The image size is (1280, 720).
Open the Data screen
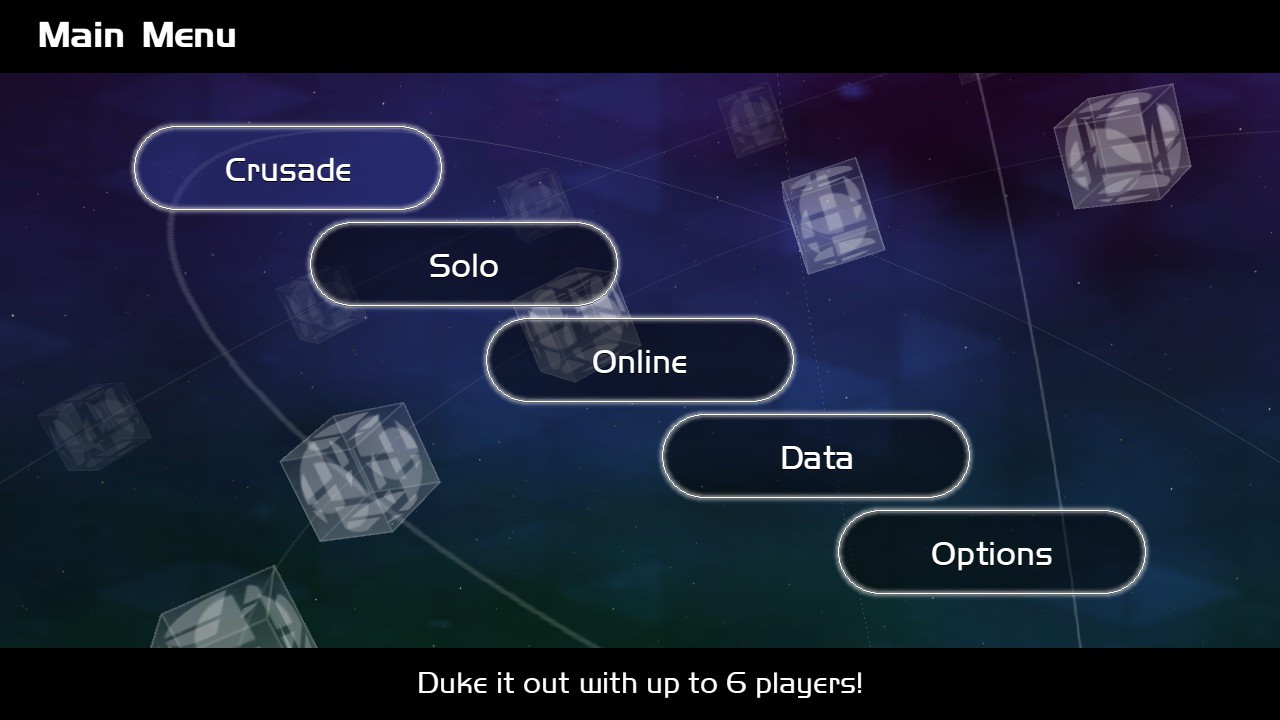815,456
